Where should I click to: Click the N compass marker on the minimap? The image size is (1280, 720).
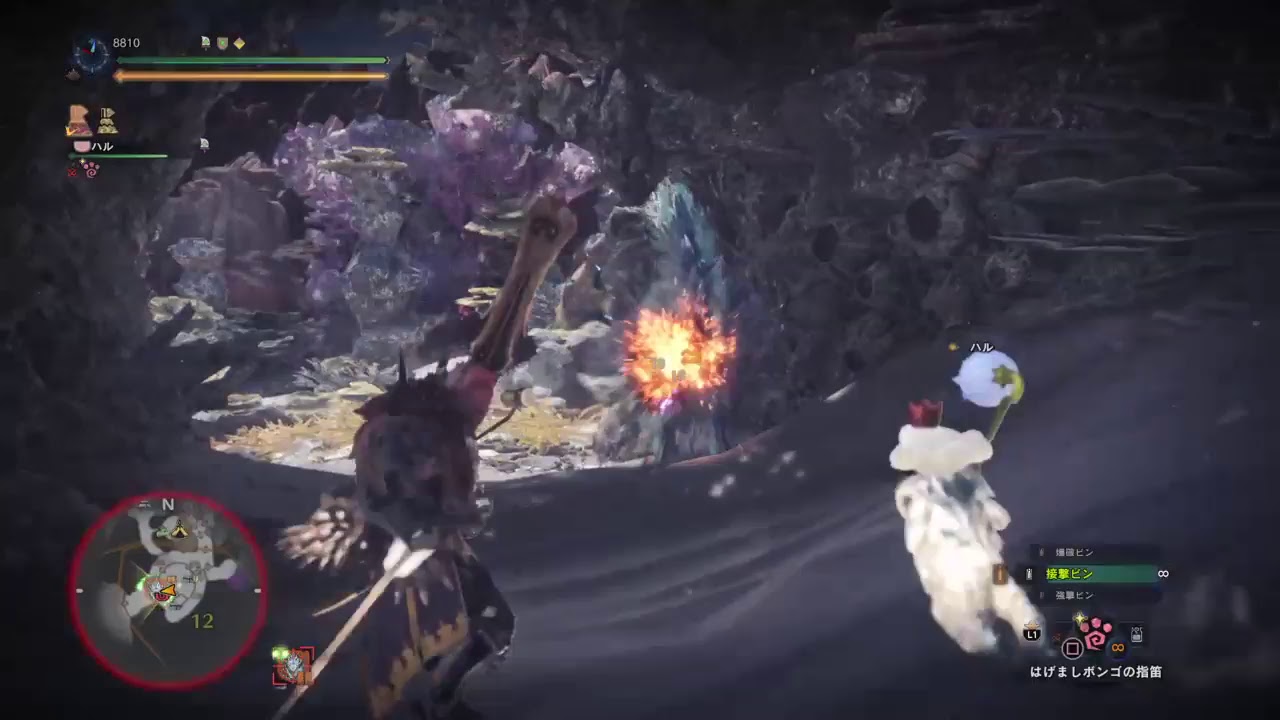(167, 505)
